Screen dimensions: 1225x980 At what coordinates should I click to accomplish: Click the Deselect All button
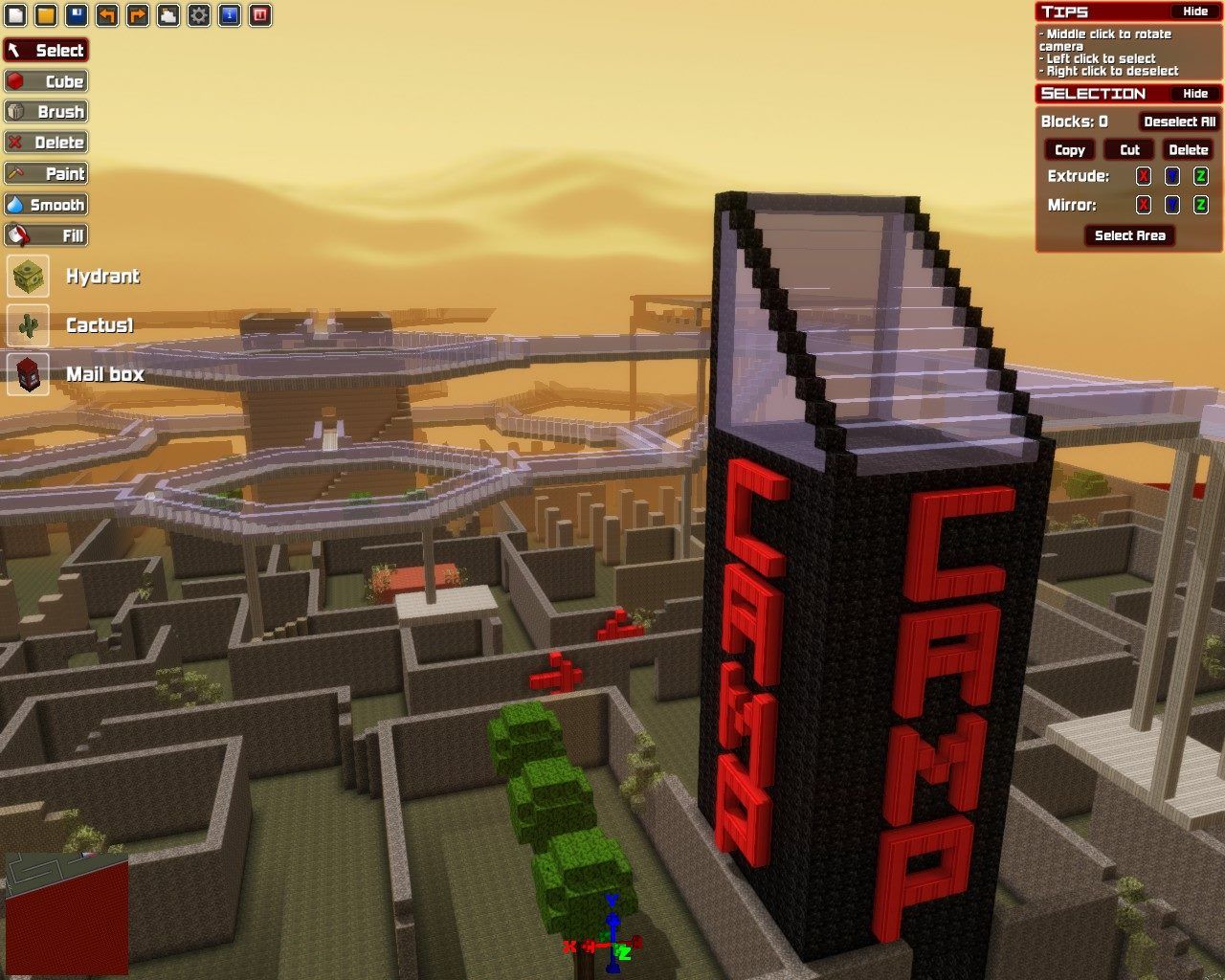click(1179, 122)
